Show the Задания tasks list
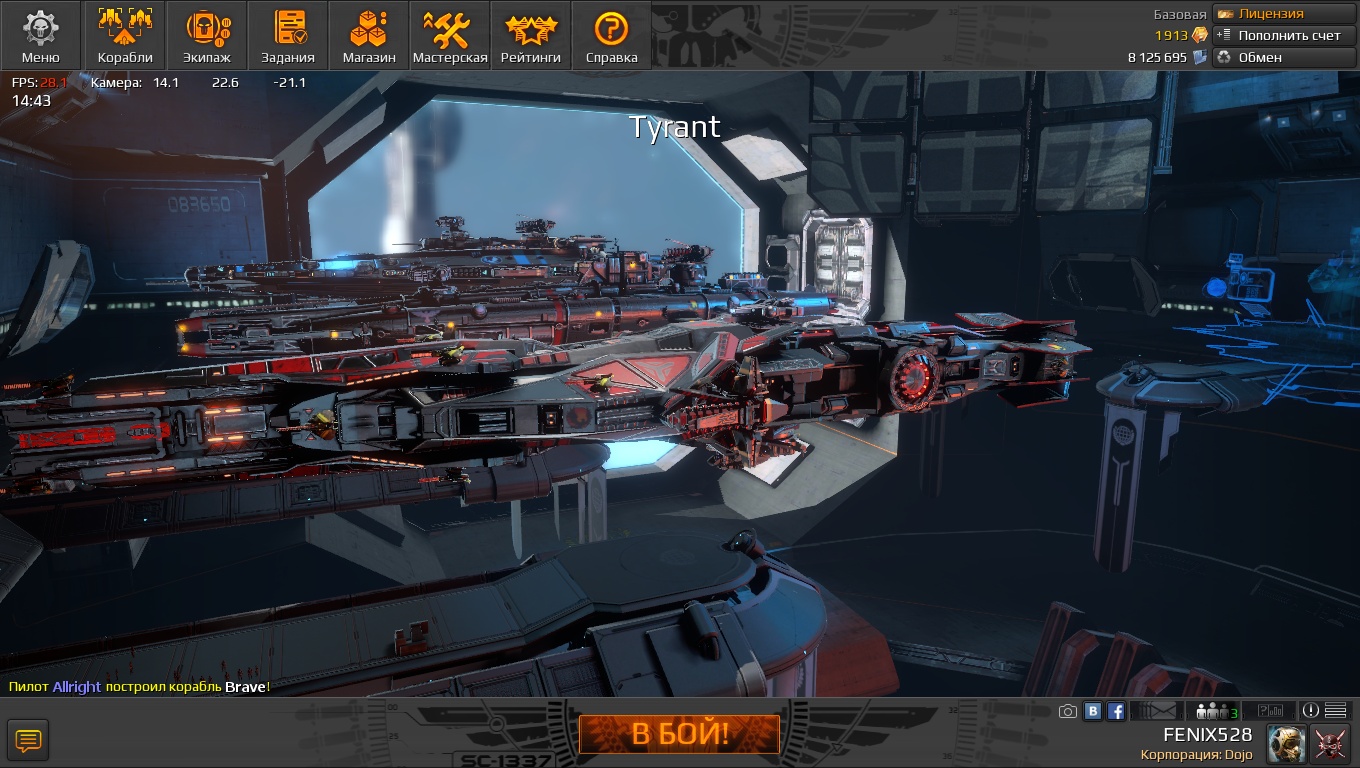Image resolution: width=1360 pixels, height=768 pixels. pyautogui.click(x=288, y=36)
